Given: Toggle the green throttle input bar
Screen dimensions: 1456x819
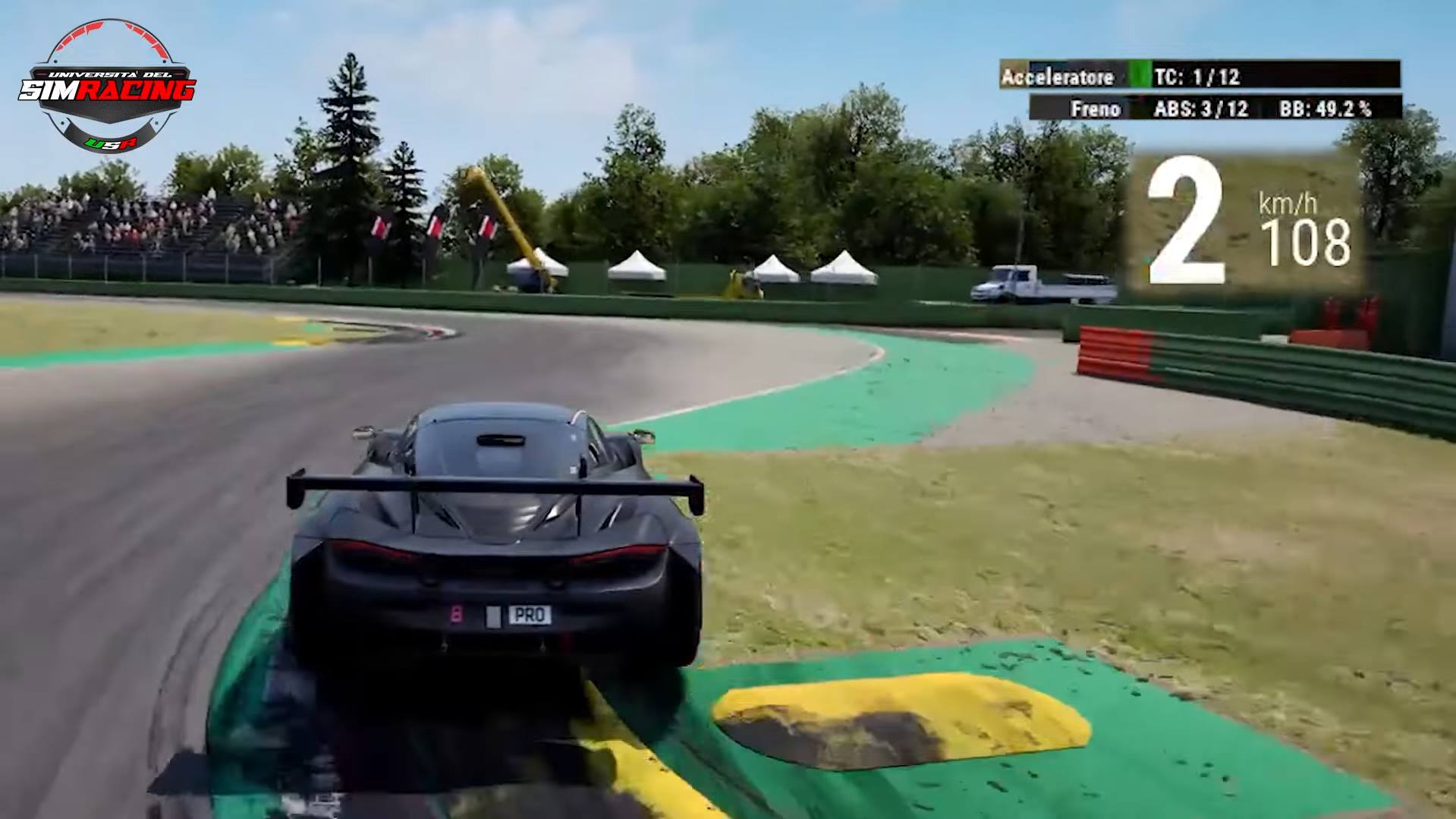Looking at the screenshot, I should pos(1140,76).
